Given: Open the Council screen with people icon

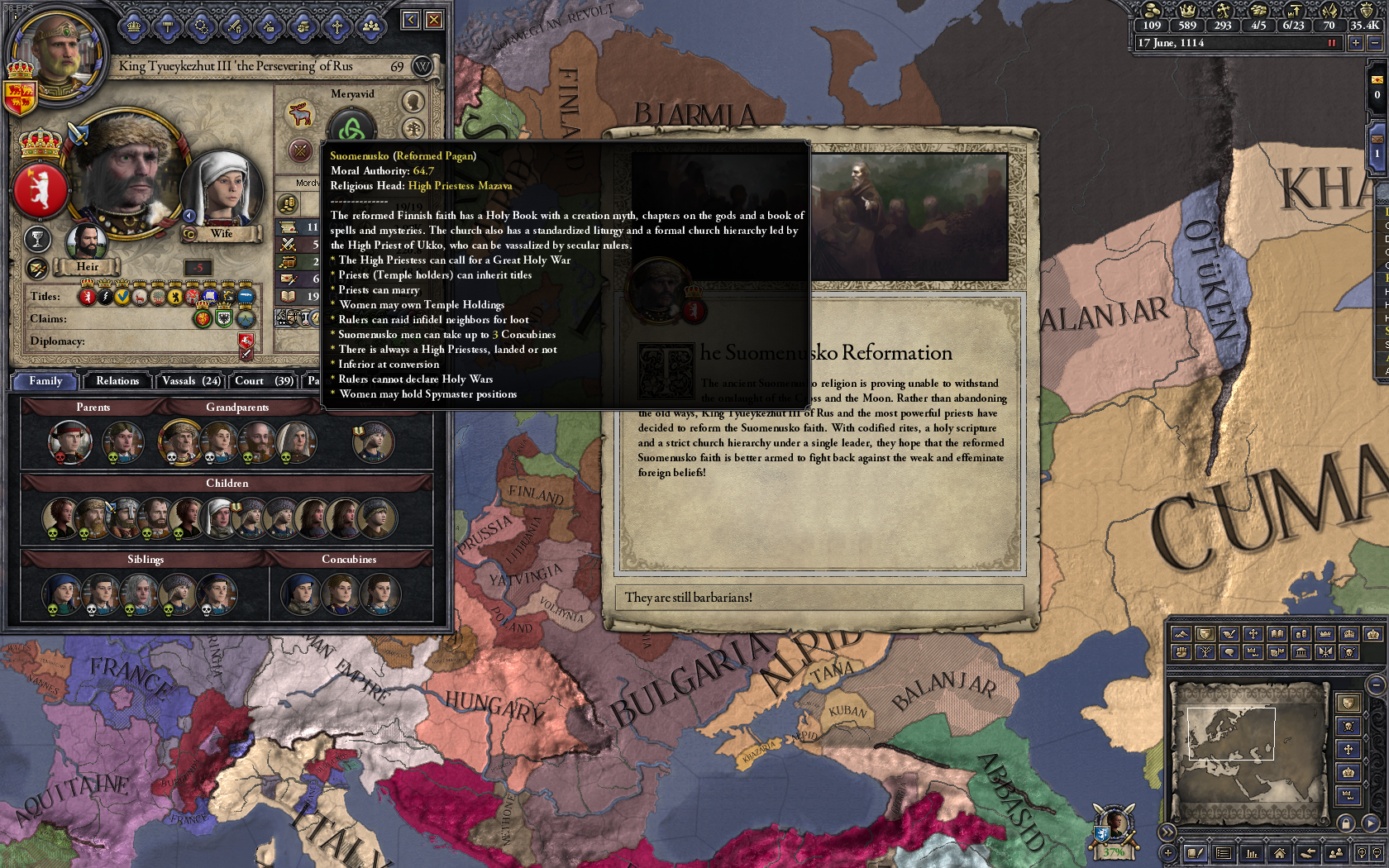Looking at the screenshot, I should pyautogui.click(x=372, y=26).
